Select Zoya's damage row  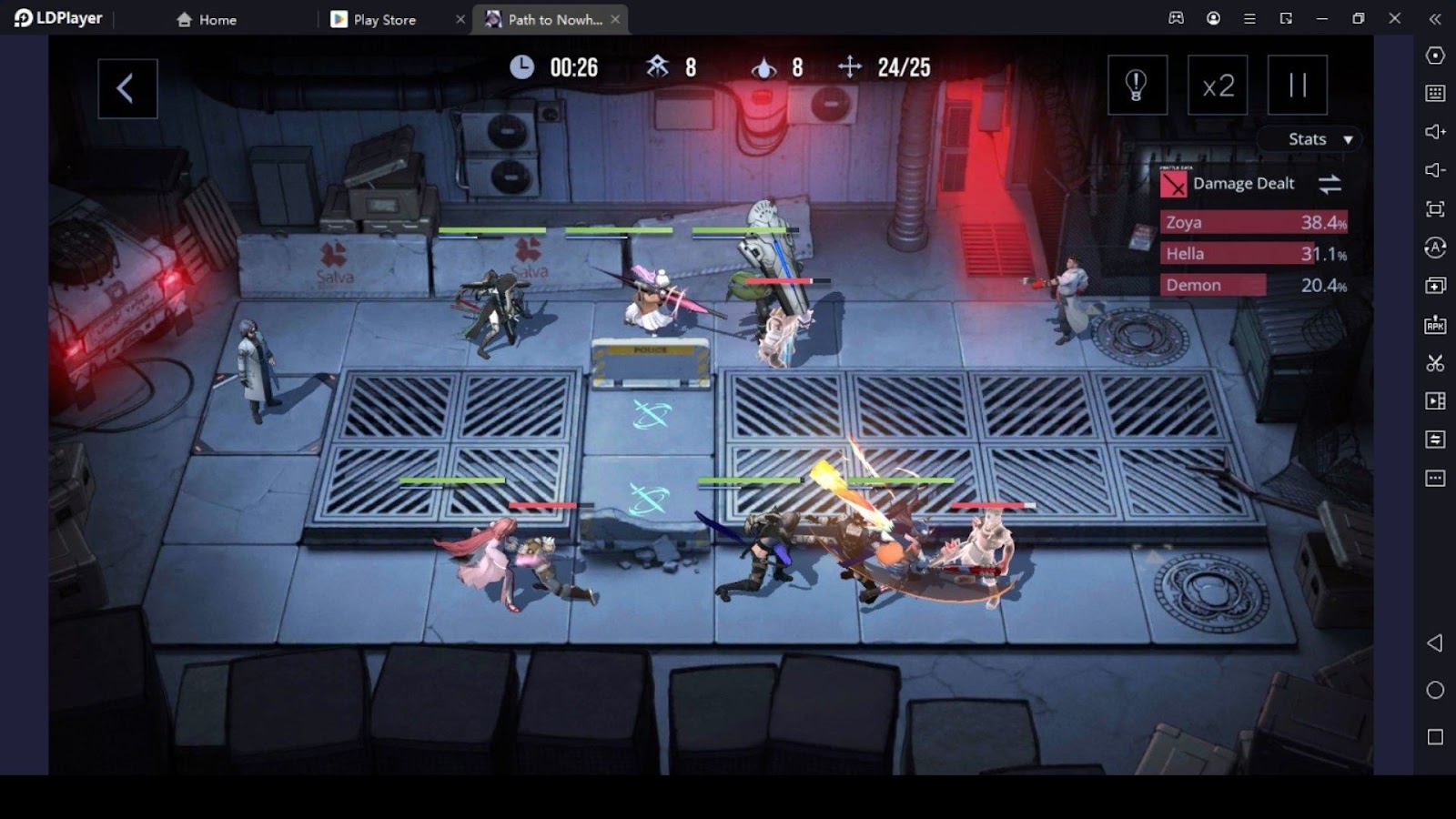coord(1253,223)
